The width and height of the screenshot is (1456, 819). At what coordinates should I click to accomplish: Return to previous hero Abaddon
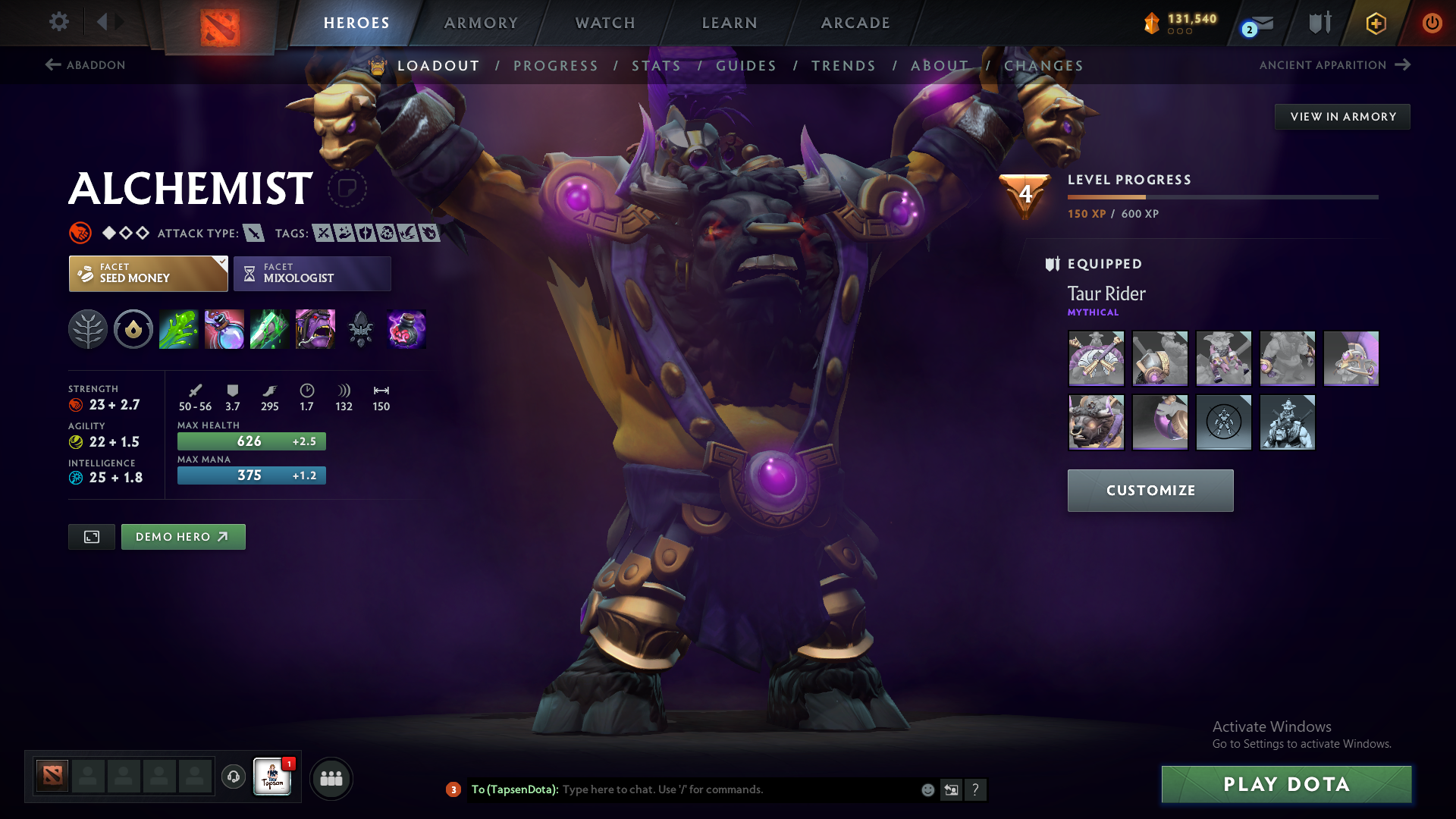point(85,65)
